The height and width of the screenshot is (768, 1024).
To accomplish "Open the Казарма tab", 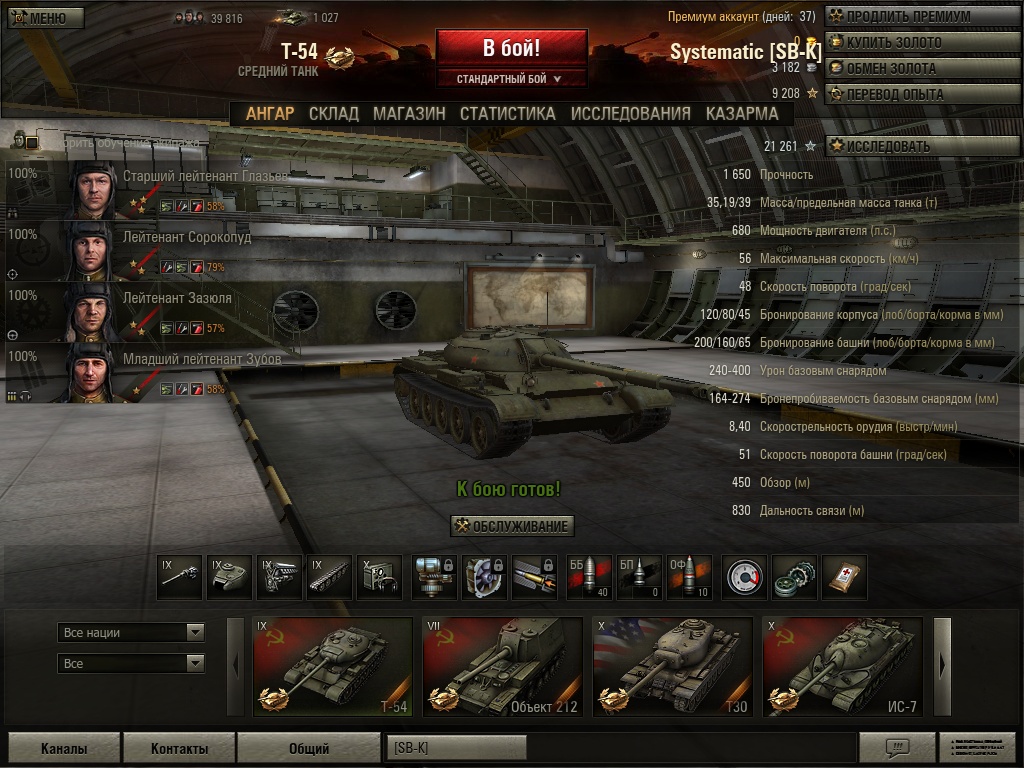I will (x=741, y=114).
